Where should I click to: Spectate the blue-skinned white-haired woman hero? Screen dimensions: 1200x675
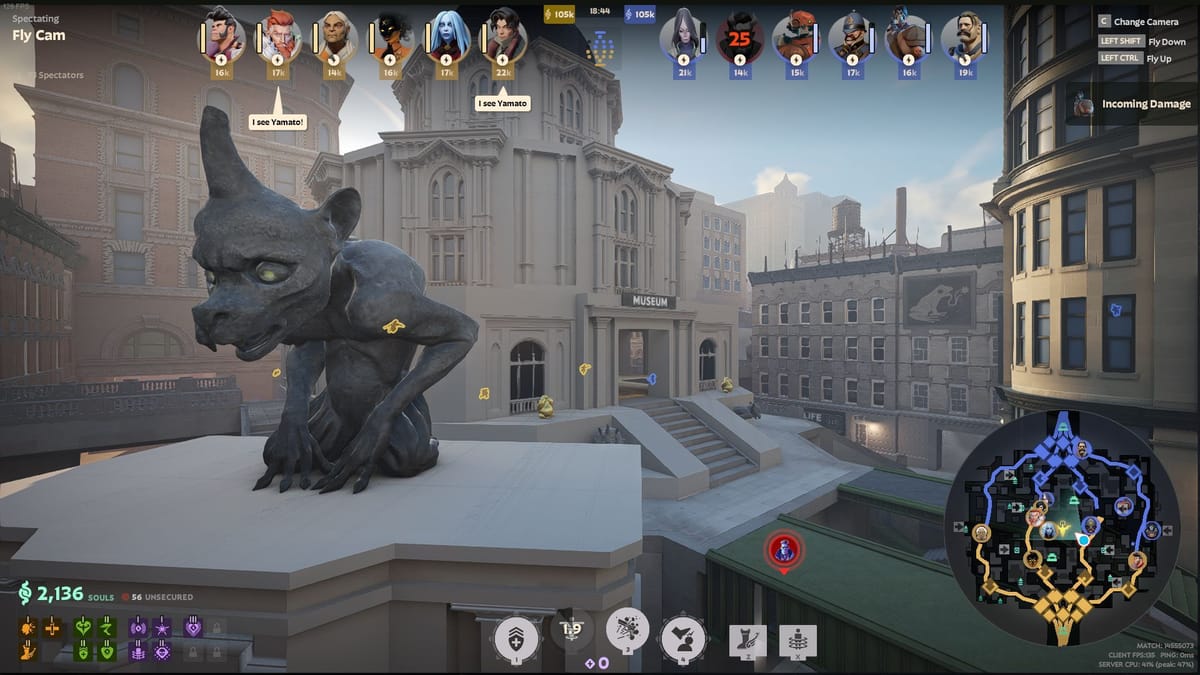click(449, 37)
